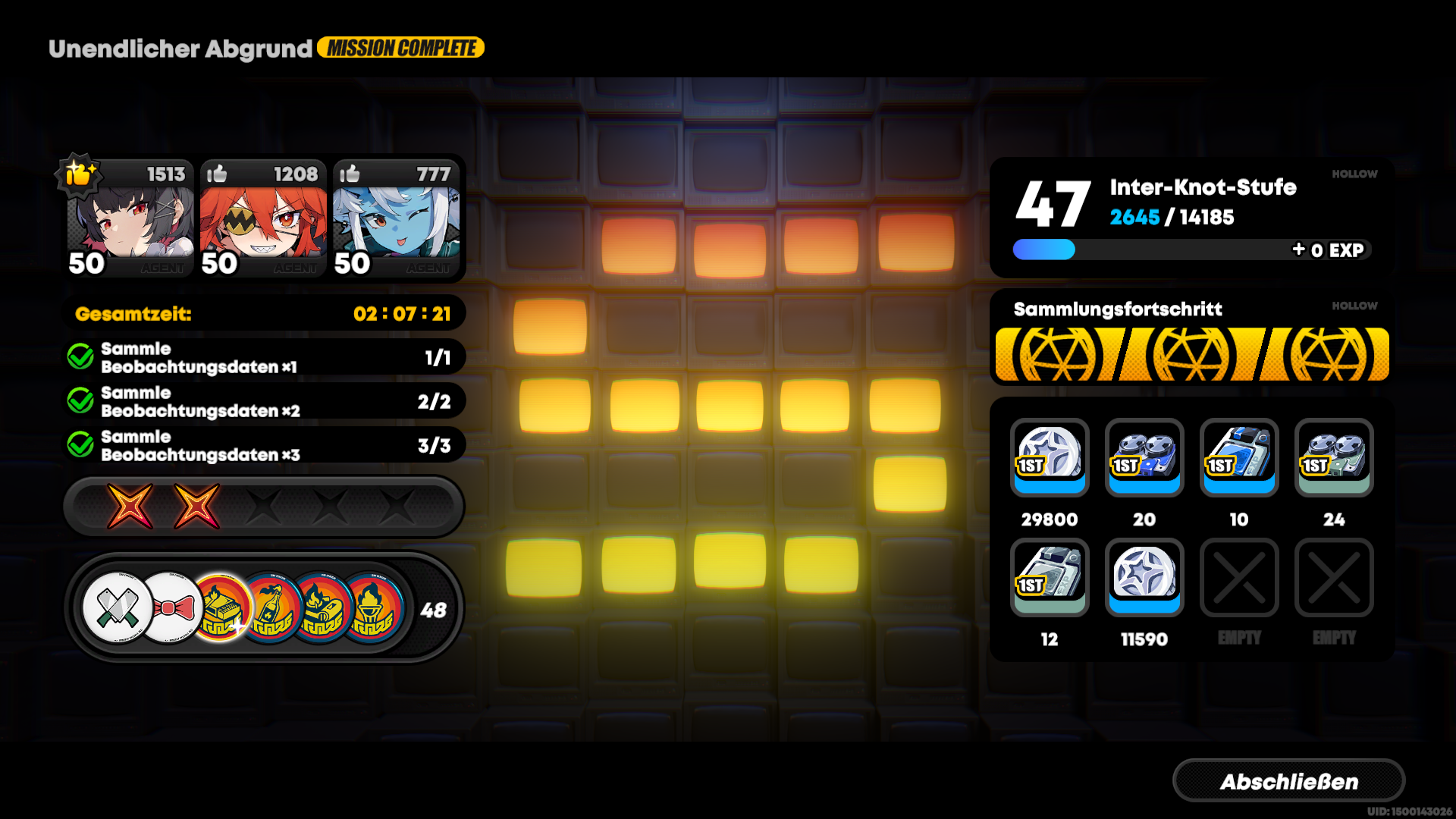
Task: Select the 11590 Denny coin reward
Action: [1144, 578]
